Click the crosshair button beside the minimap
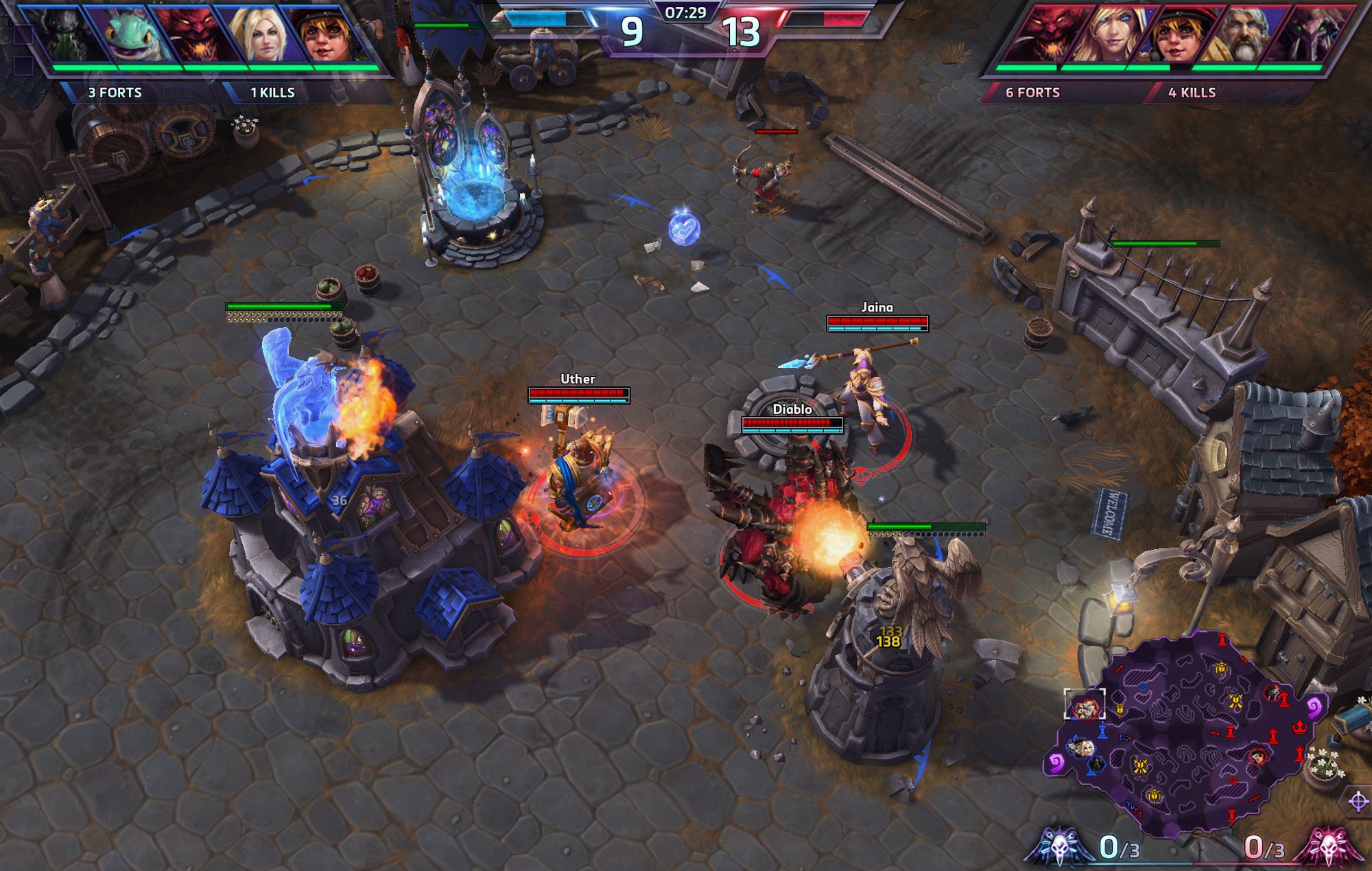The width and height of the screenshot is (1372, 871). [x=1358, y=801]
